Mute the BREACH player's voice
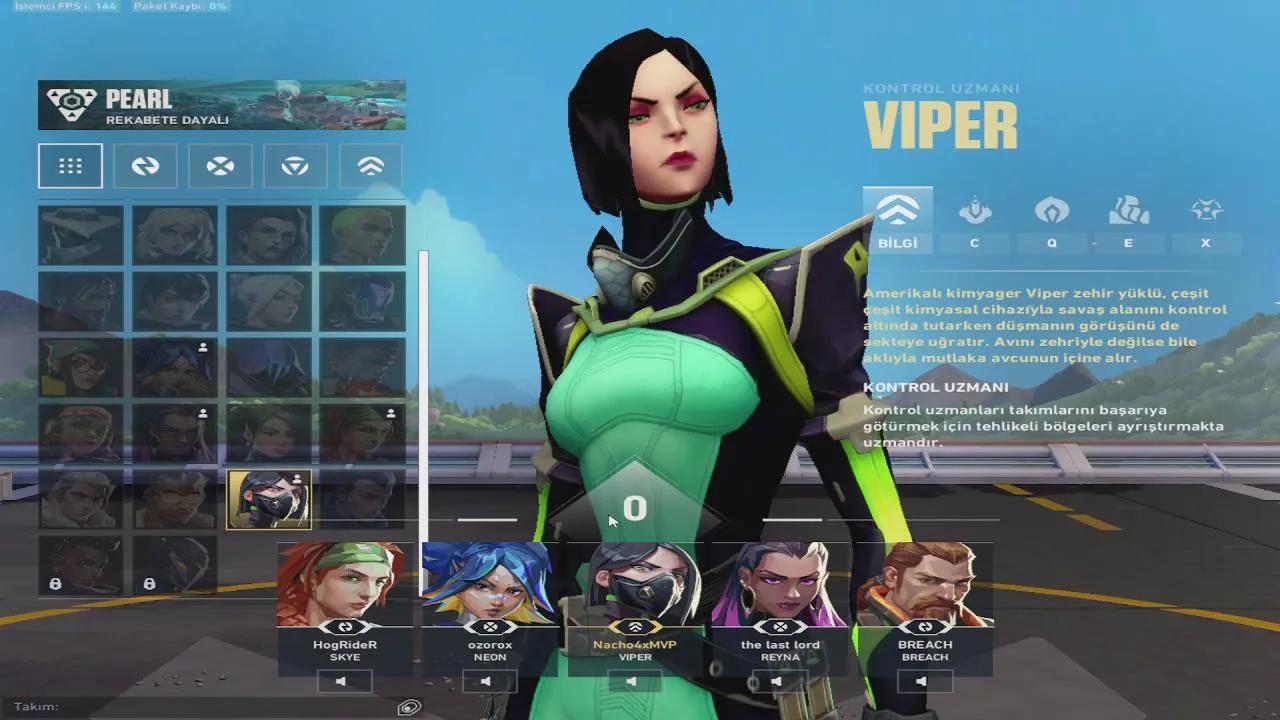 pos(925,682)
